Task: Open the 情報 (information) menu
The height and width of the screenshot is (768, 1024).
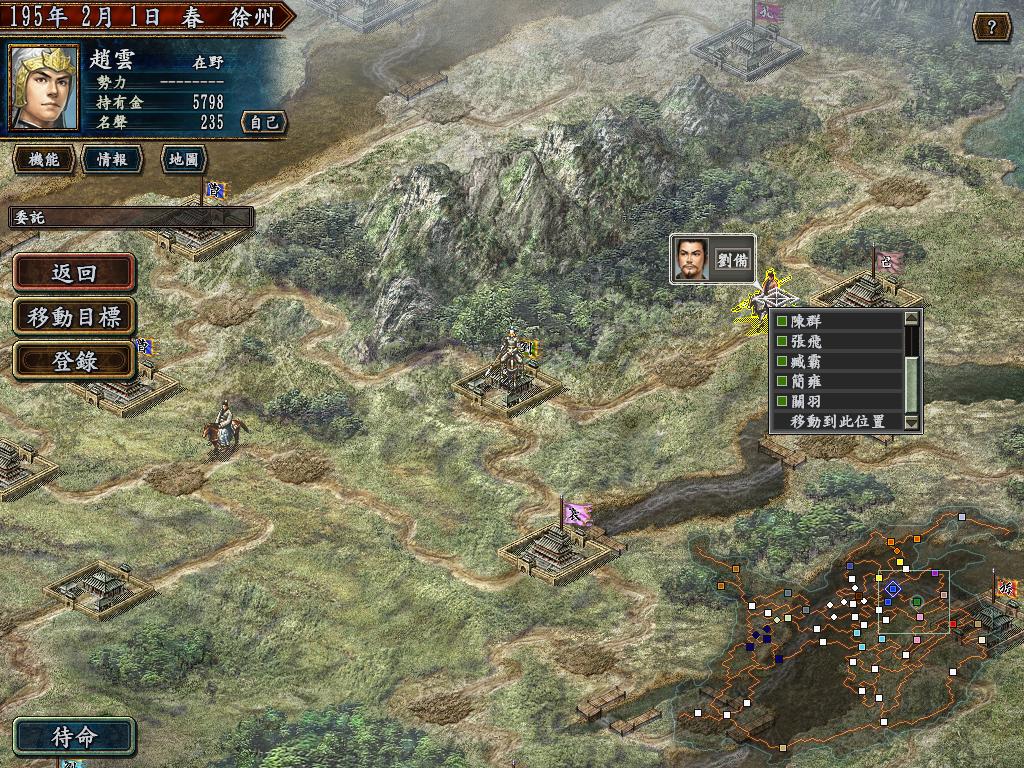Action: (112, 159)
